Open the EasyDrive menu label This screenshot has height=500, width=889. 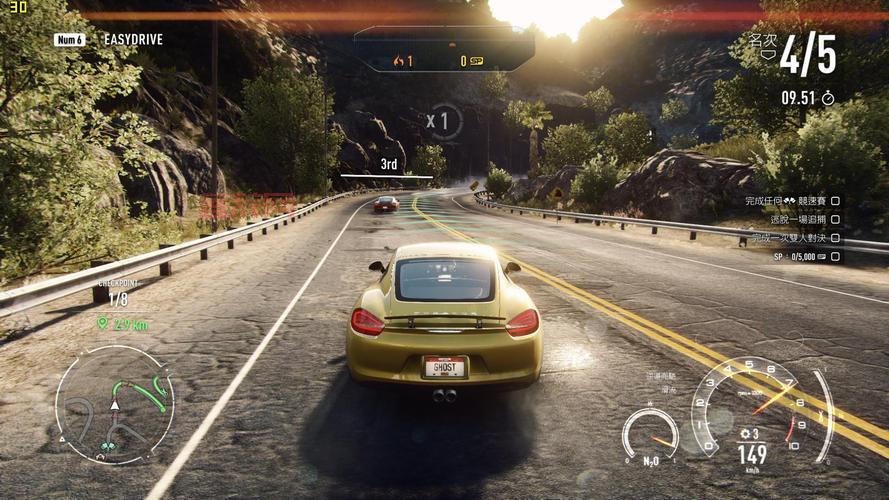(x=132, y=40)
